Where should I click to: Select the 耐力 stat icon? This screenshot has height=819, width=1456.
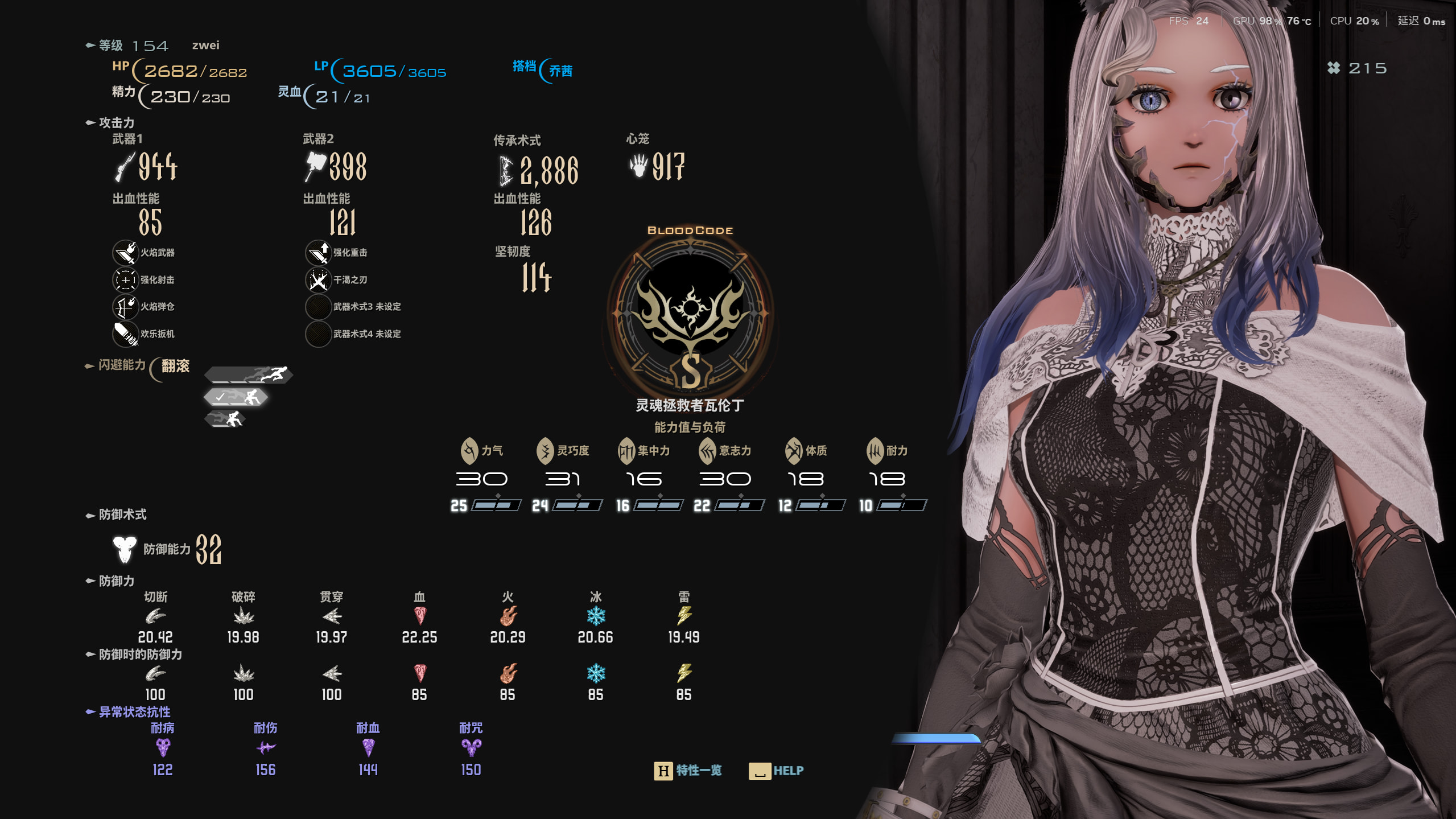[875, 451]
